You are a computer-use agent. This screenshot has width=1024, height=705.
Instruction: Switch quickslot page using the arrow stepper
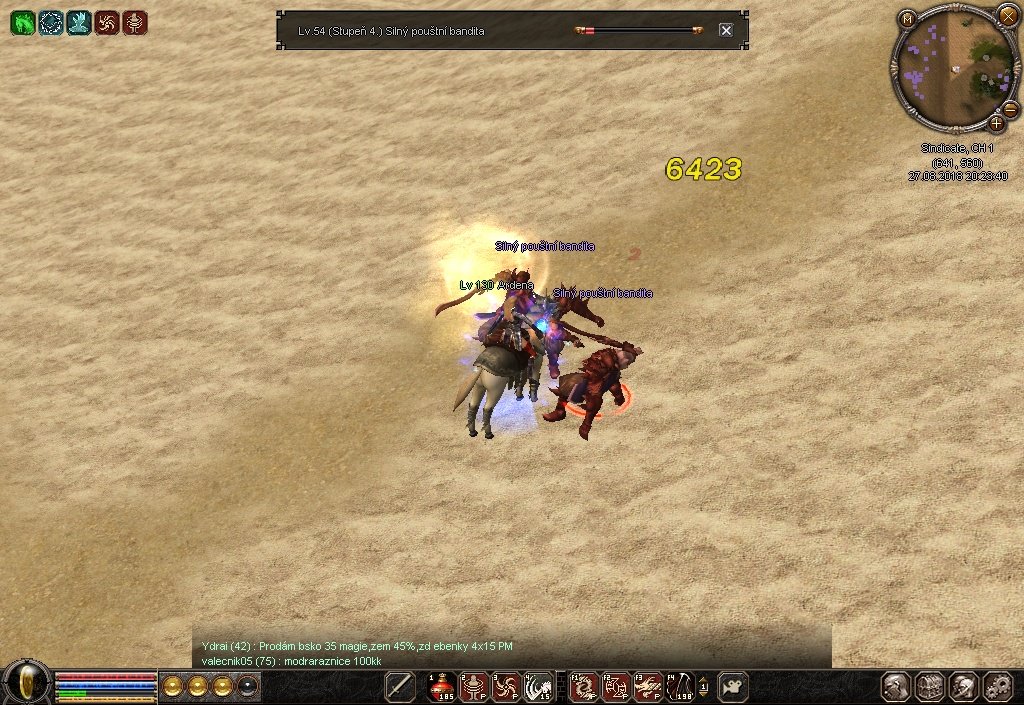704,687
